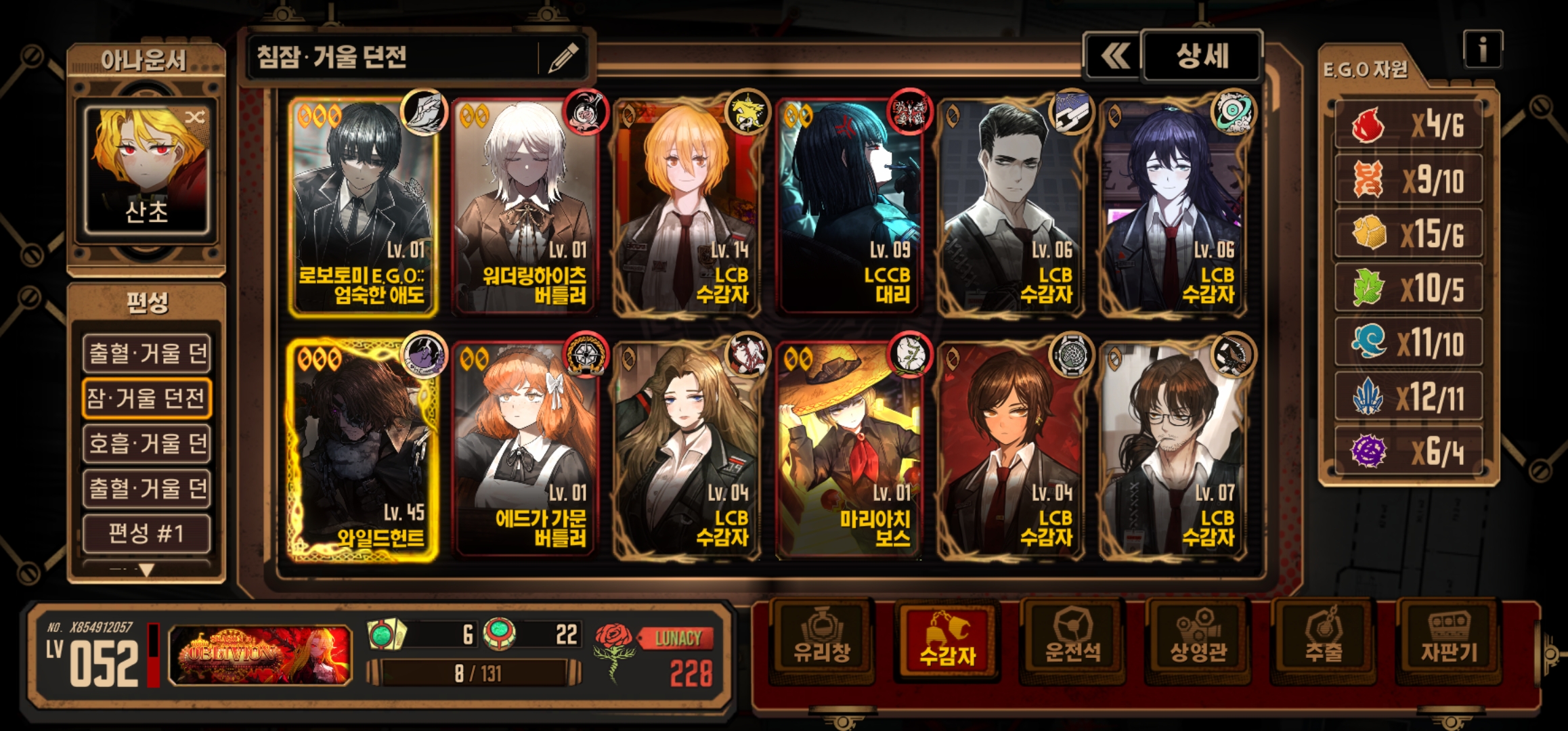
Task: Choose the 와일드헌트 identity card
Action: (x=363, y=450)
